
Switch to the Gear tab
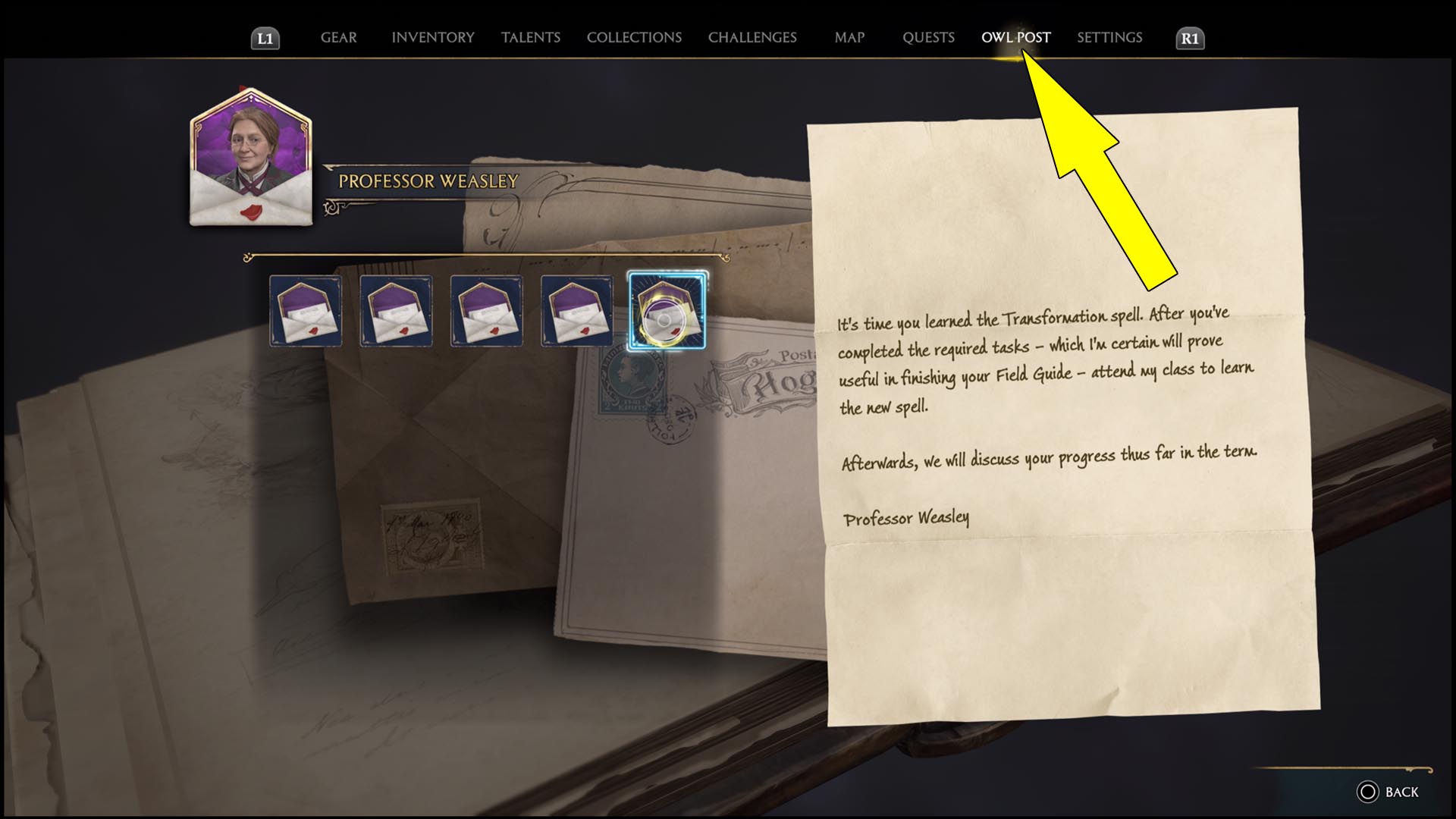pos(338,37)
